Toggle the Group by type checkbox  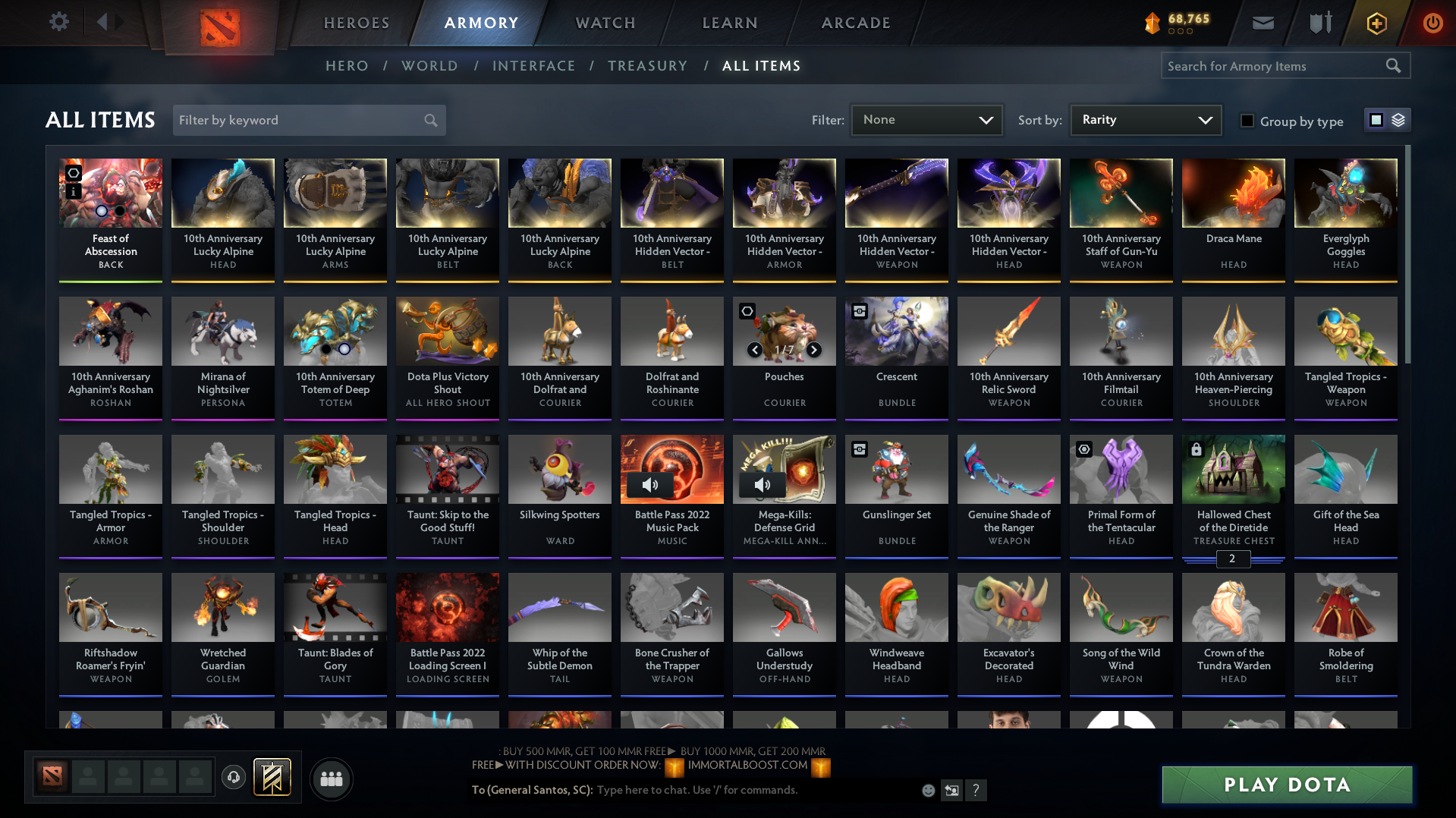[1247, 121]
